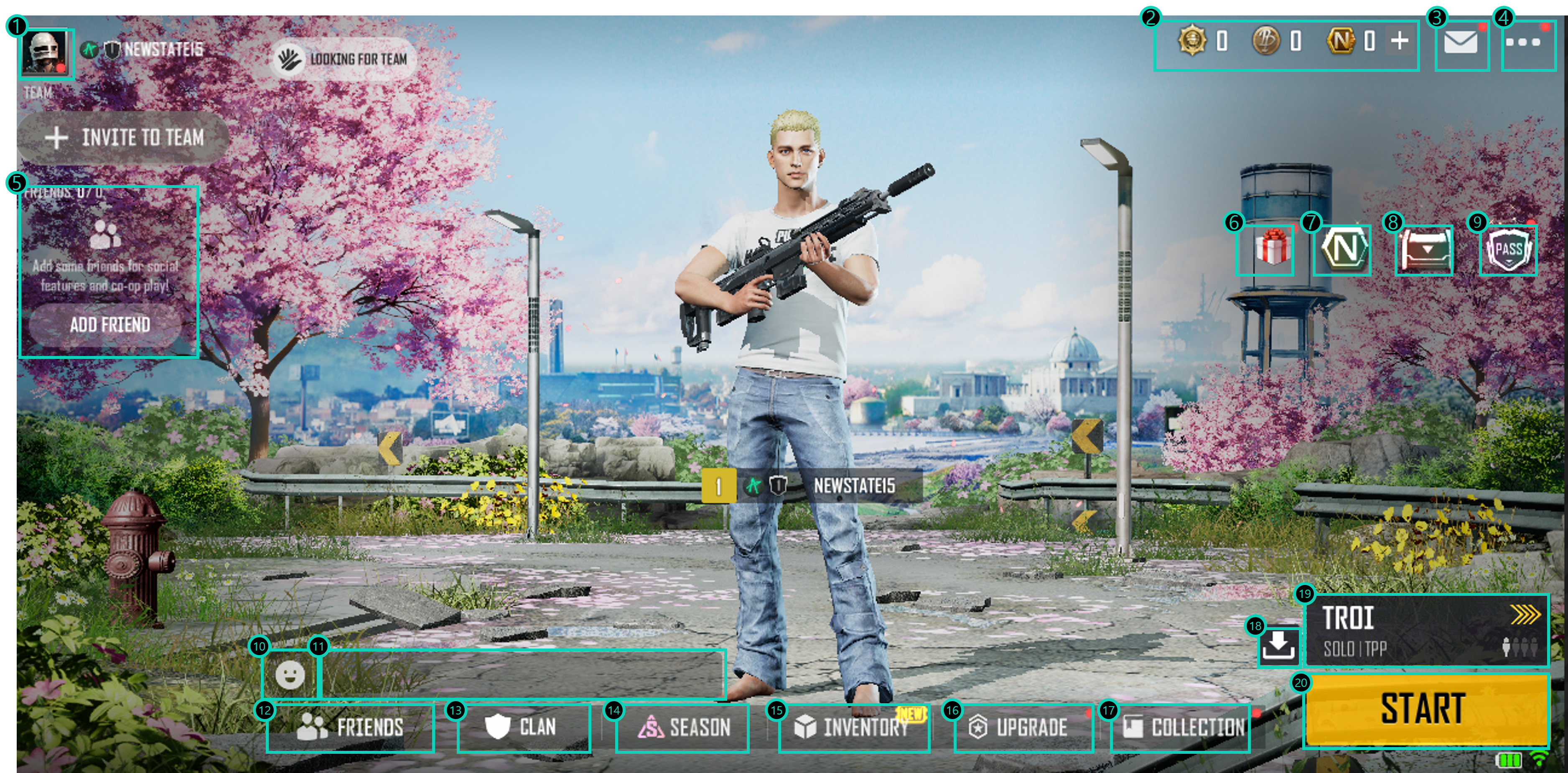Click the Invite To Team button
This screenshot has width=1568, height=773.
(124, 137)
